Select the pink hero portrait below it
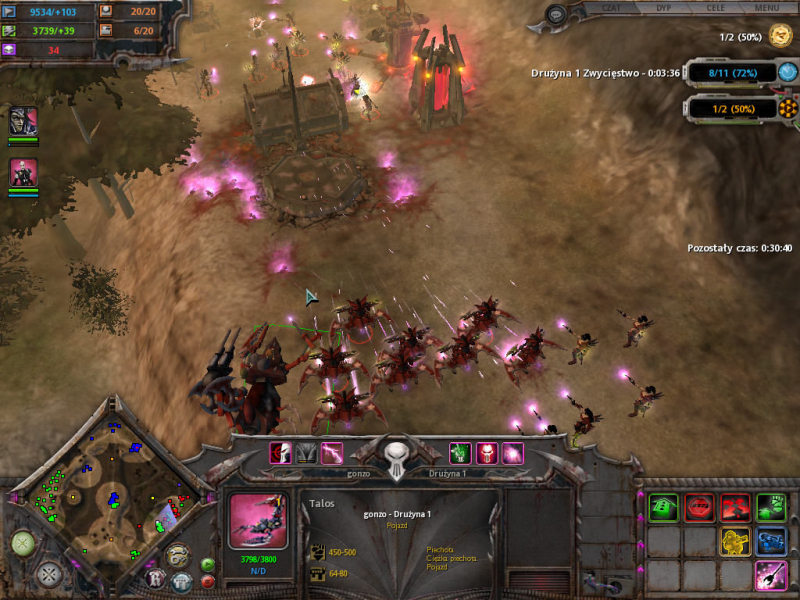Viewport: 800px width, 600px height. pyautogui.click(x=23, y=173)
